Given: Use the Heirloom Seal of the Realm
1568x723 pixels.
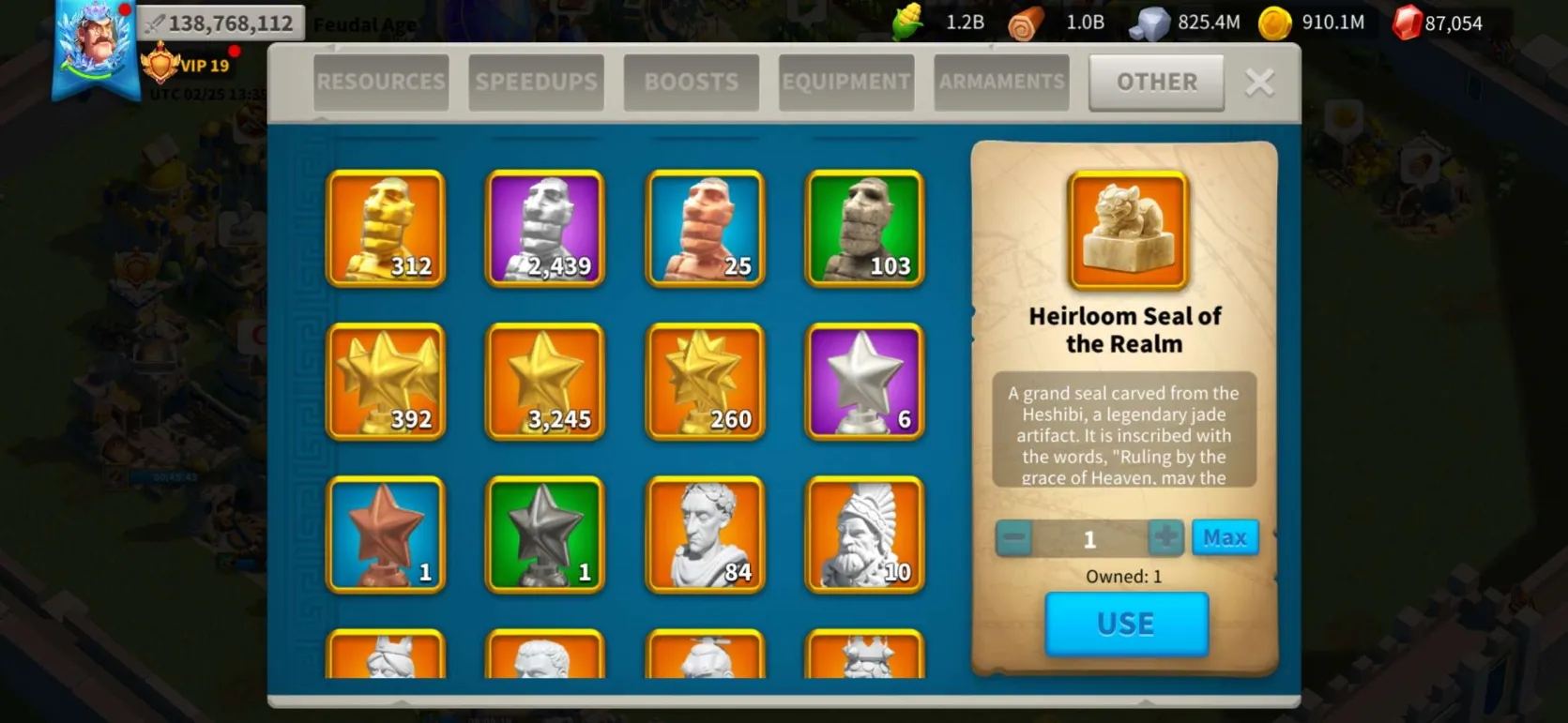Looking at the screenshot, I should 1126,624.
